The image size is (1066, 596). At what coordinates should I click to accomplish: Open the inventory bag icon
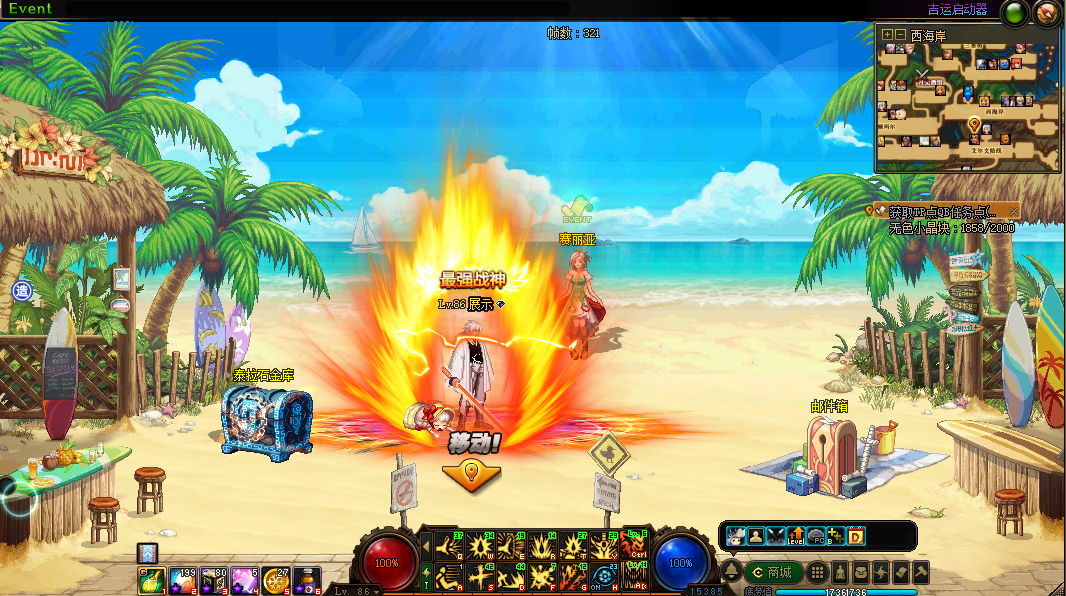click(859, 573)
